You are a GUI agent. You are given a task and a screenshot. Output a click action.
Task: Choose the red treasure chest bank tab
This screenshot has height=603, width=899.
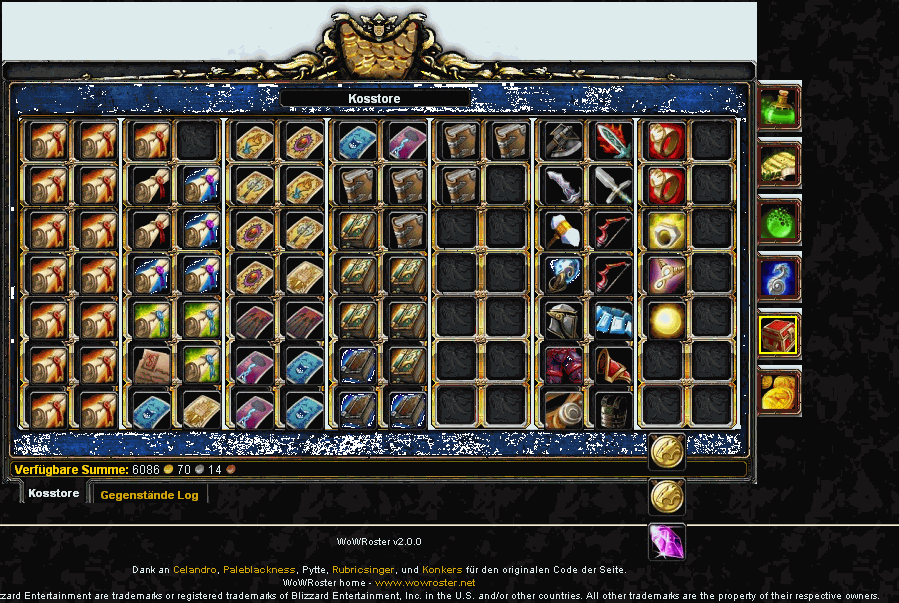(x=779, y=335)
